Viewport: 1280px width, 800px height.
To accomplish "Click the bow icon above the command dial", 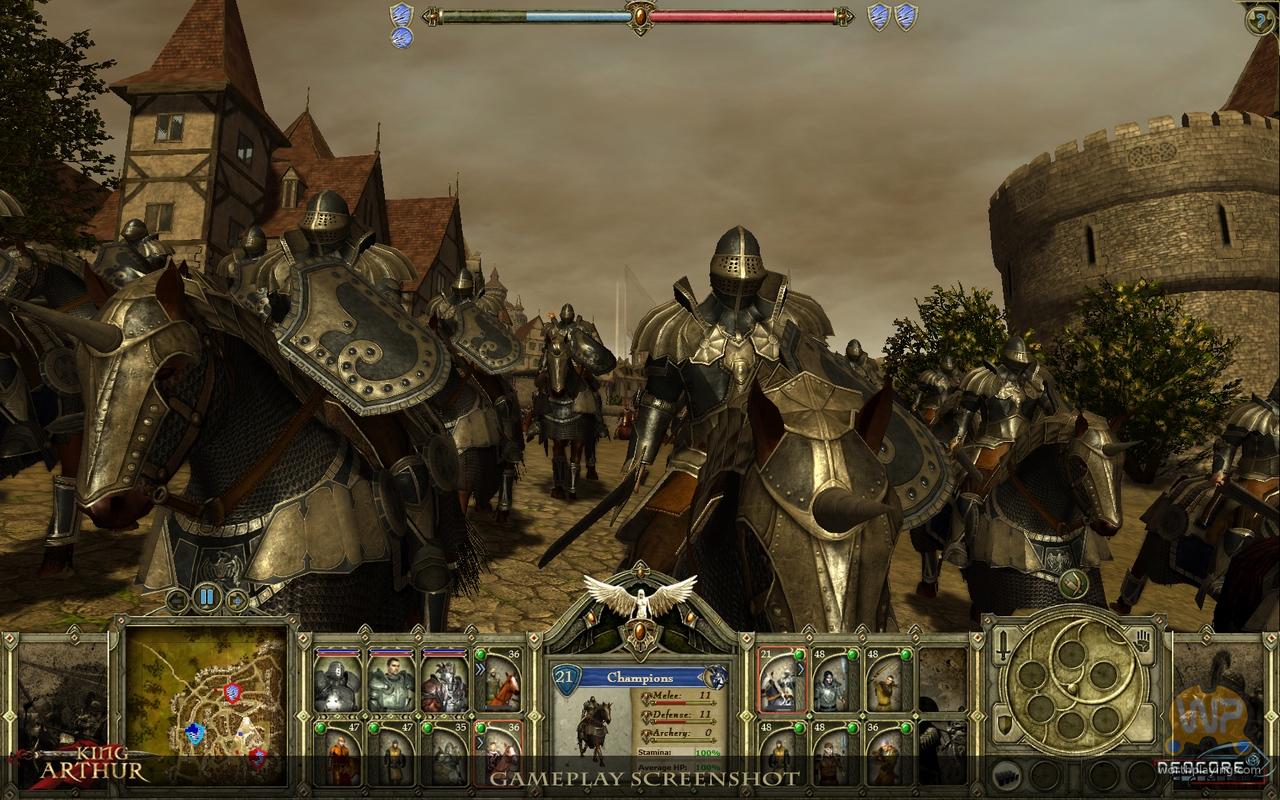I will point(1073,584).
